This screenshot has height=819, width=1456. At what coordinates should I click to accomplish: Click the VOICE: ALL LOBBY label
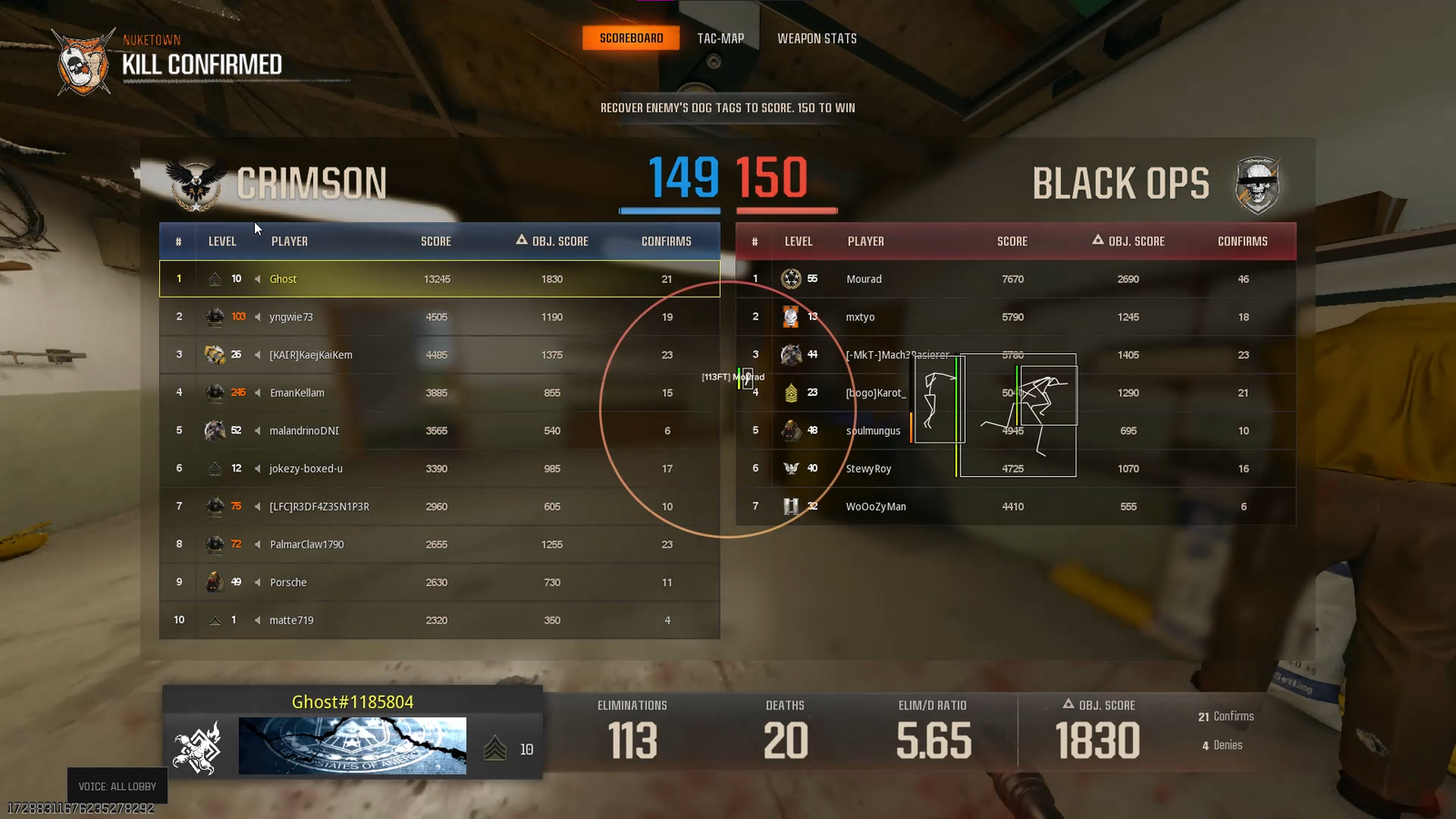coord(116,785)
